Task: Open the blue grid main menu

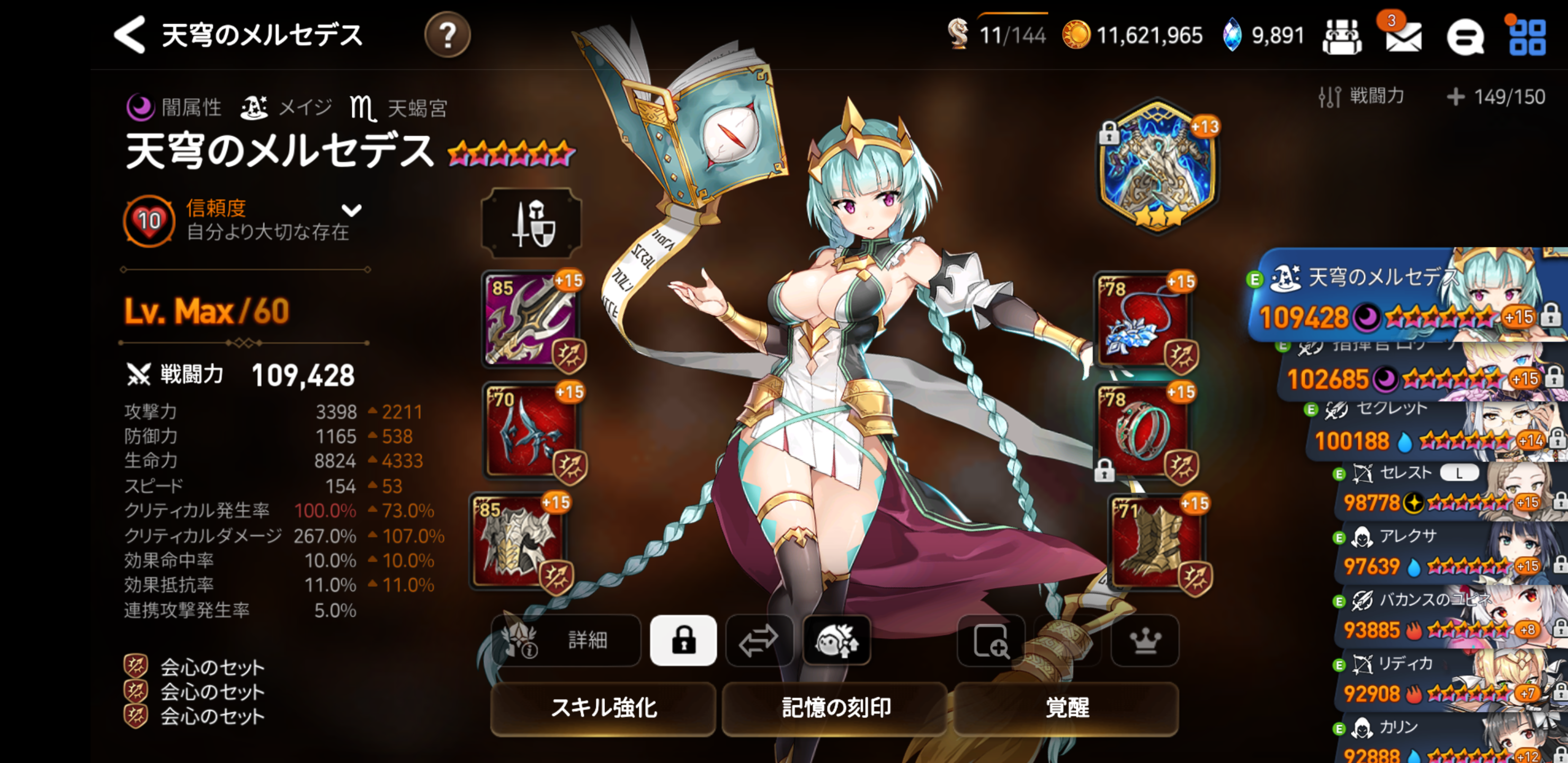Action: coord(1527,37)
